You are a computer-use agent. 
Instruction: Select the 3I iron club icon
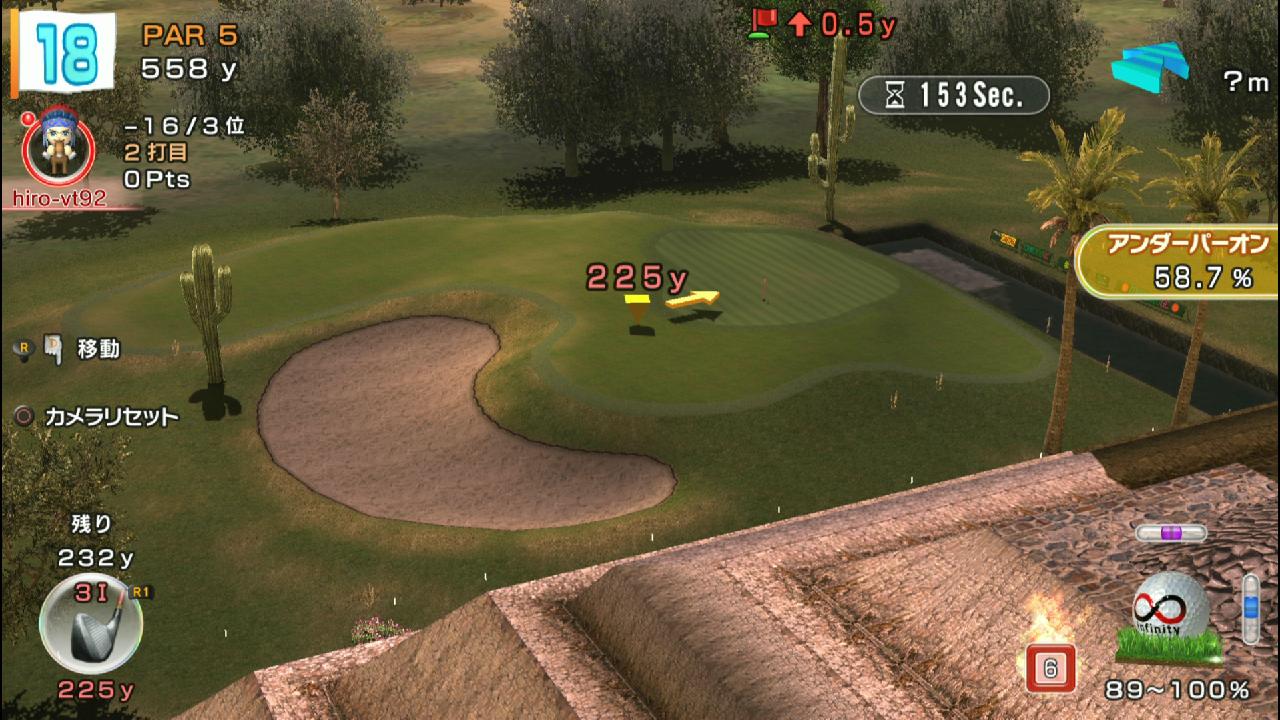tap(90, 623)
